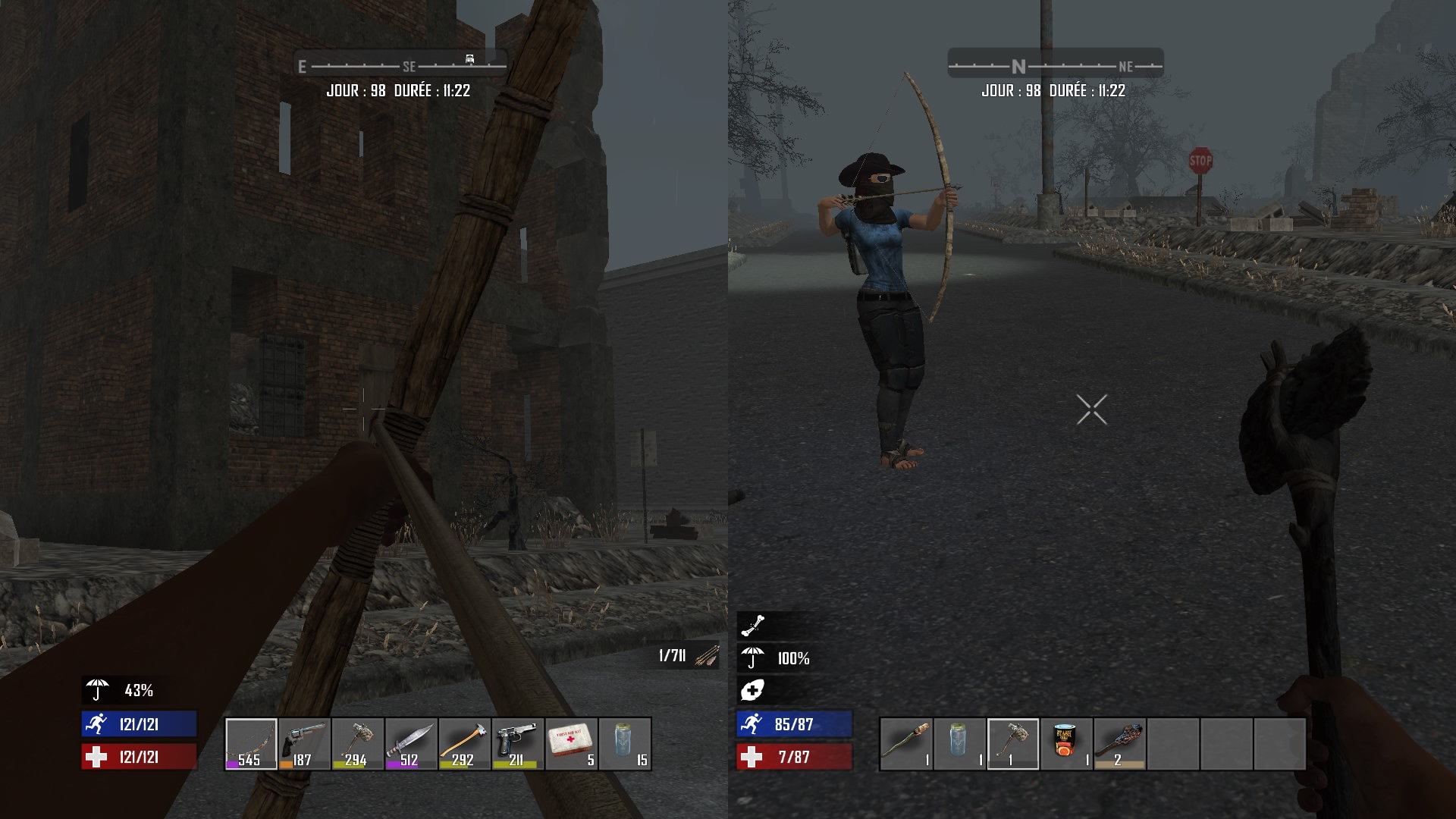Choose the stone axe with durability 294

(357, 744)
